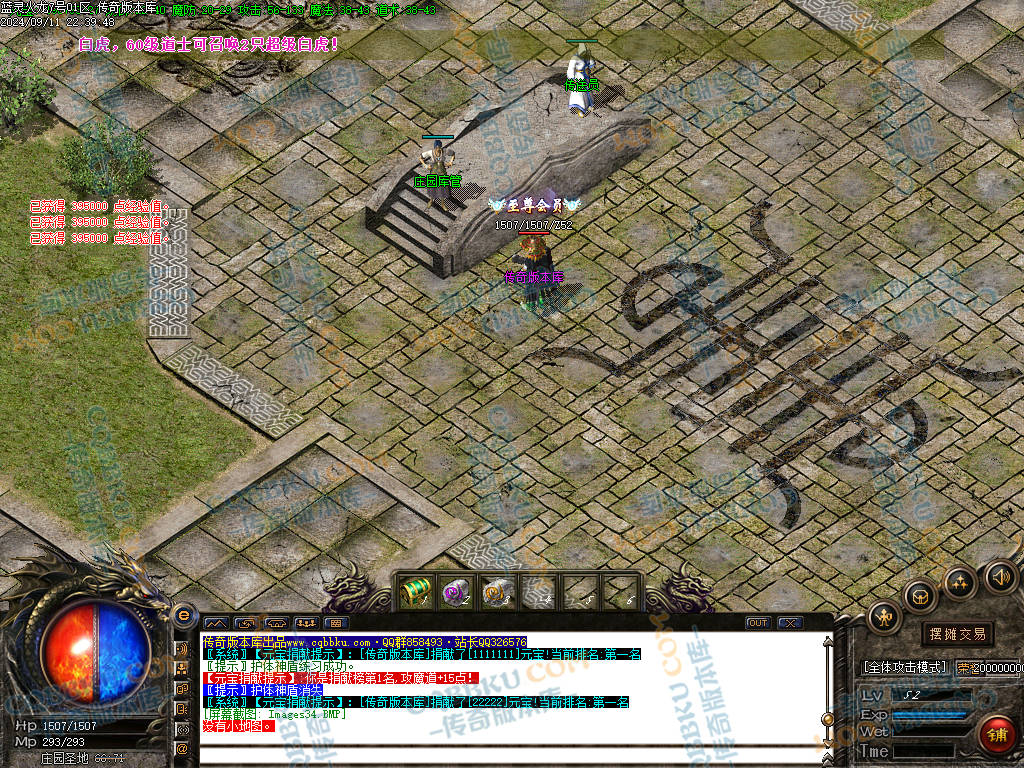Open the character equipment panel
The width and height of the screenshot is (1024, 768).
884,616
